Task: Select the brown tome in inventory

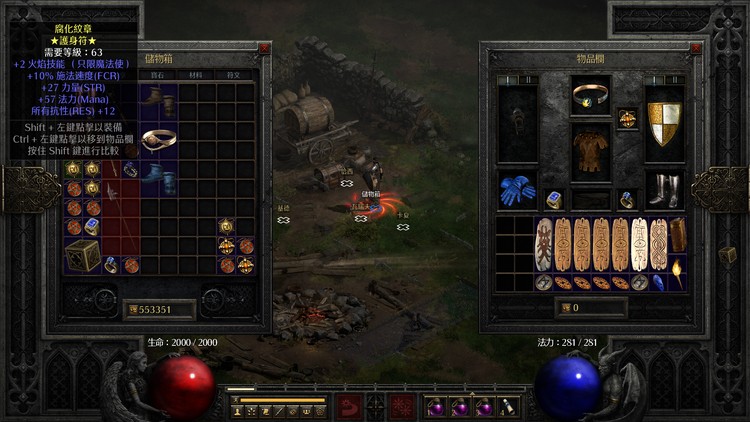Action: pos(678,236)
